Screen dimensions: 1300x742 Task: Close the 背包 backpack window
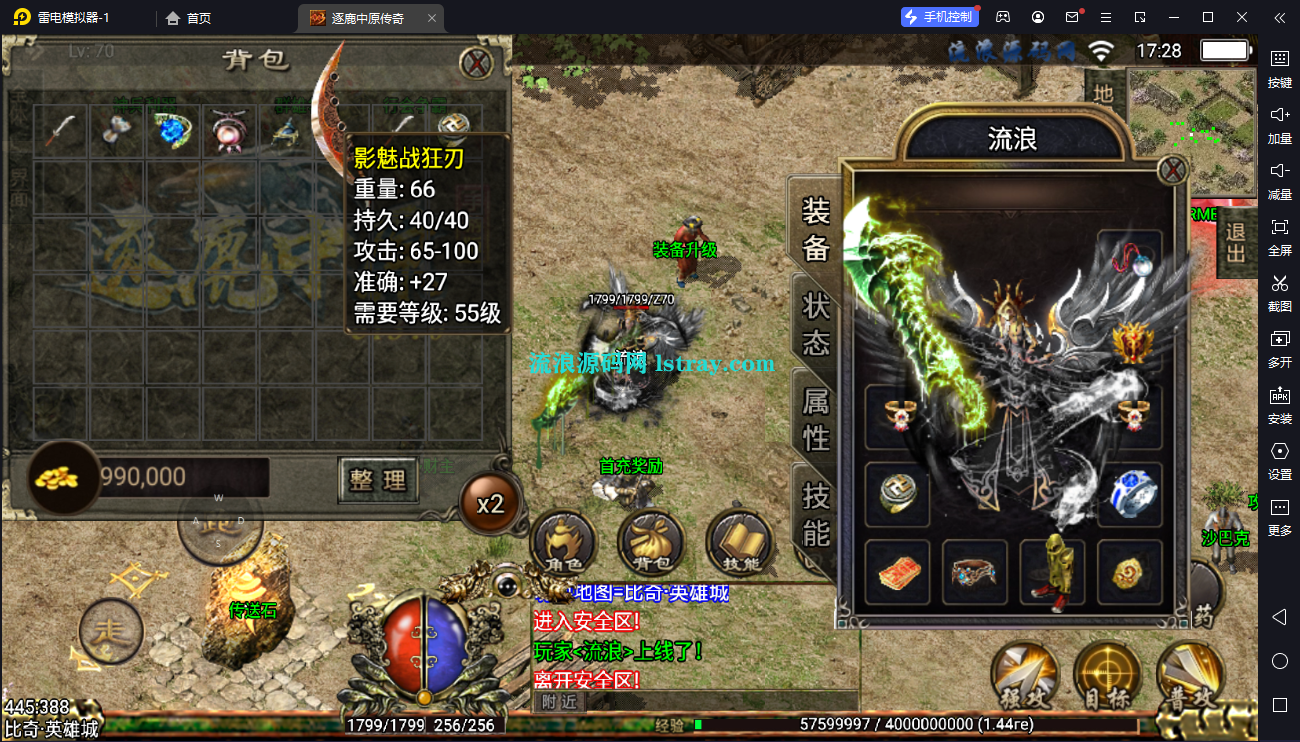(476, 63)
